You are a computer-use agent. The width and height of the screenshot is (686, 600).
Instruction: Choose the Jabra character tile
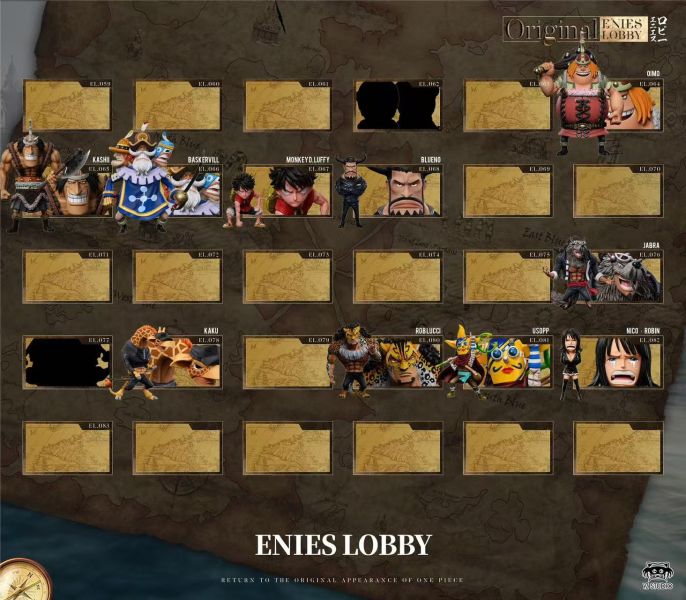617,277
